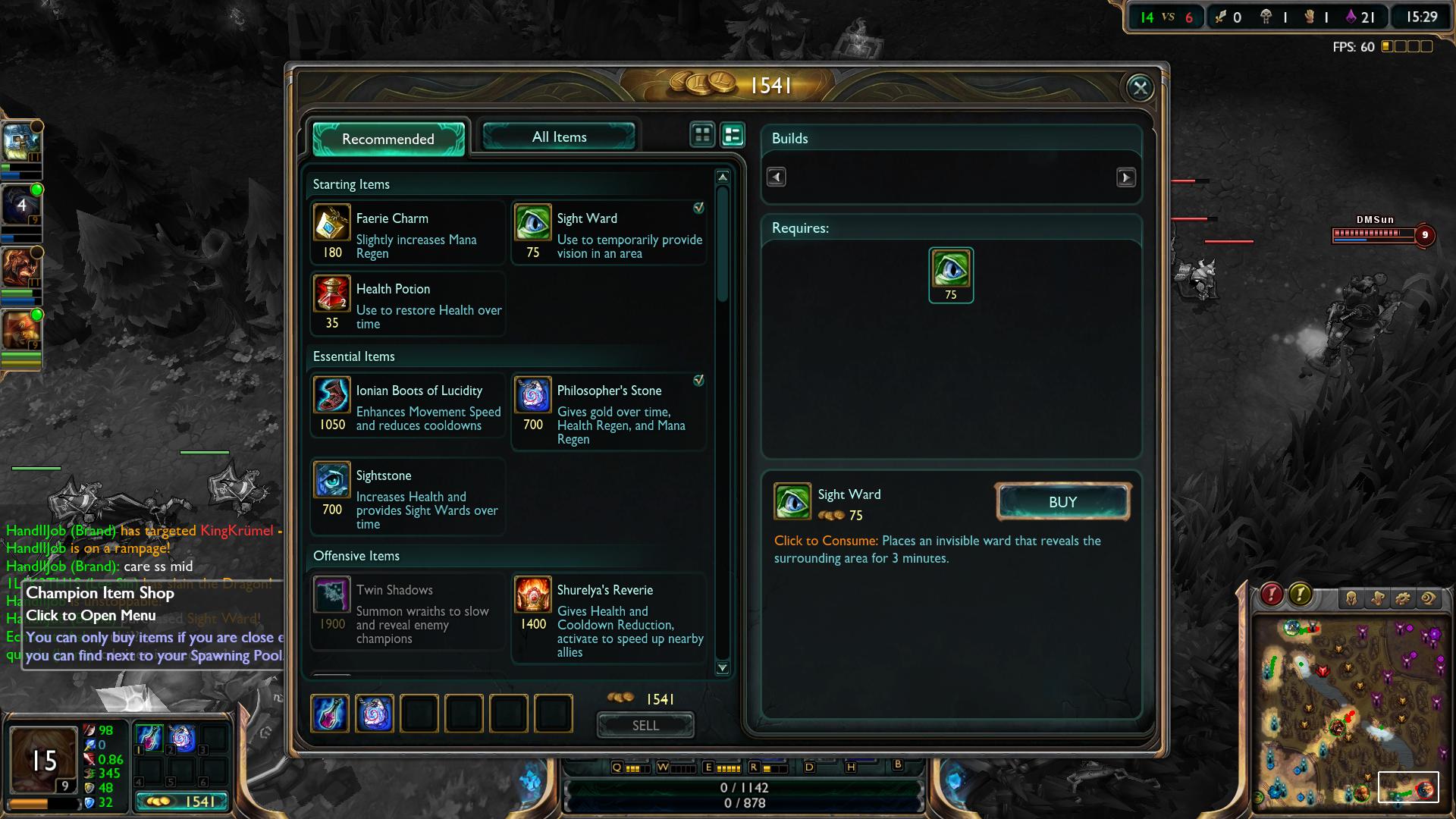1456x819 pixels.
Task: Select Faerie Charm in Starting Items
Action: (x=408, y=233)
